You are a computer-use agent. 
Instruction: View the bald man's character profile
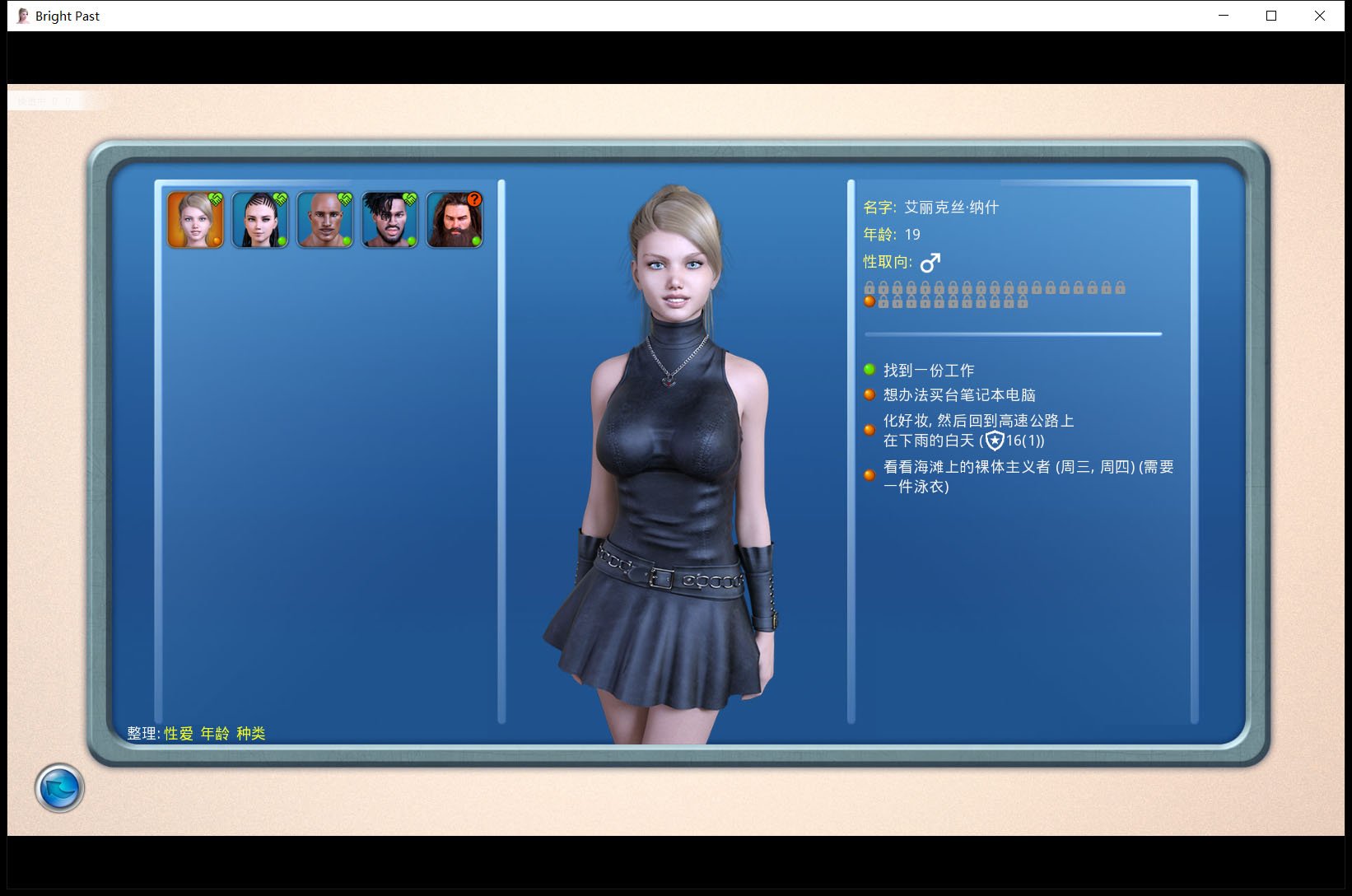coord(324,218)
